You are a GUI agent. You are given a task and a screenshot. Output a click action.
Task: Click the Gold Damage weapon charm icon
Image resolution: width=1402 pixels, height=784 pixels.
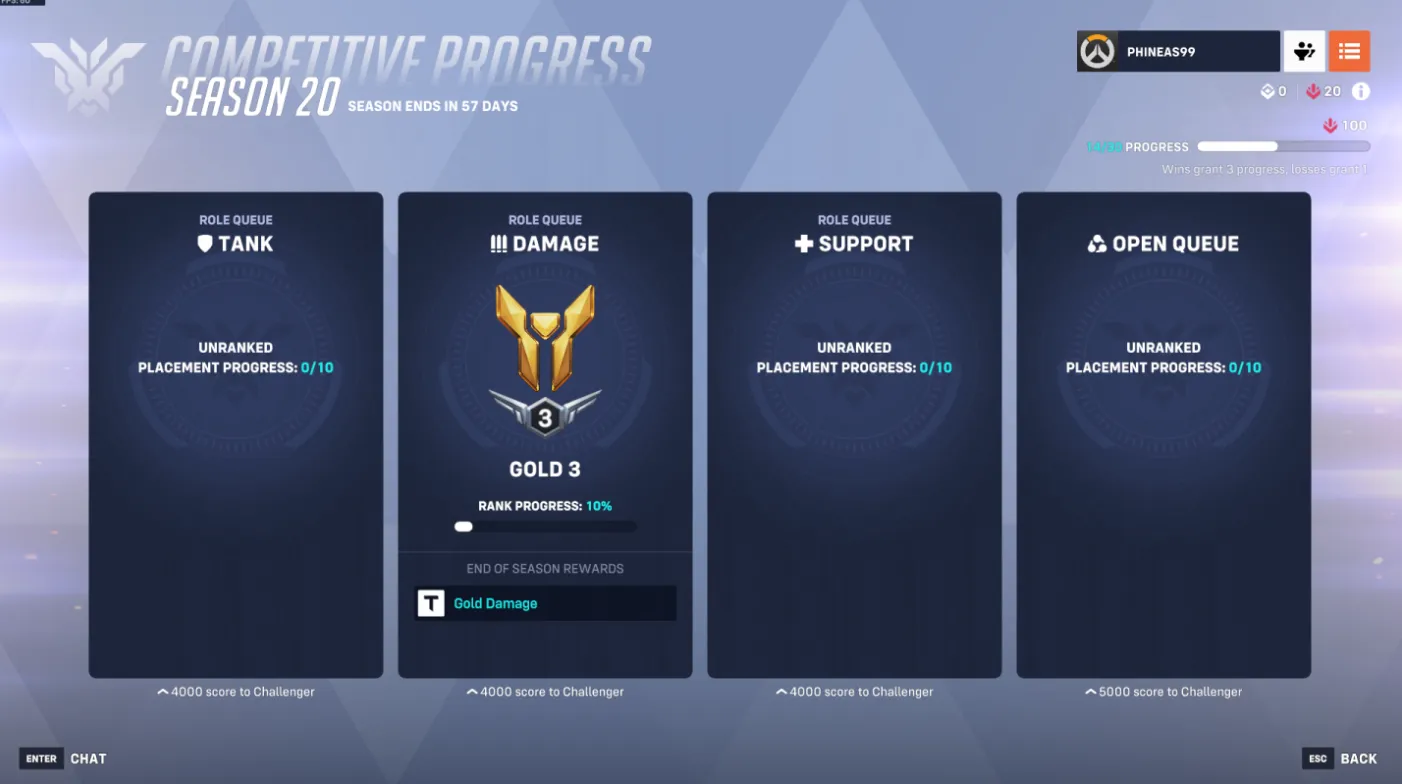(x=430, y=603)
